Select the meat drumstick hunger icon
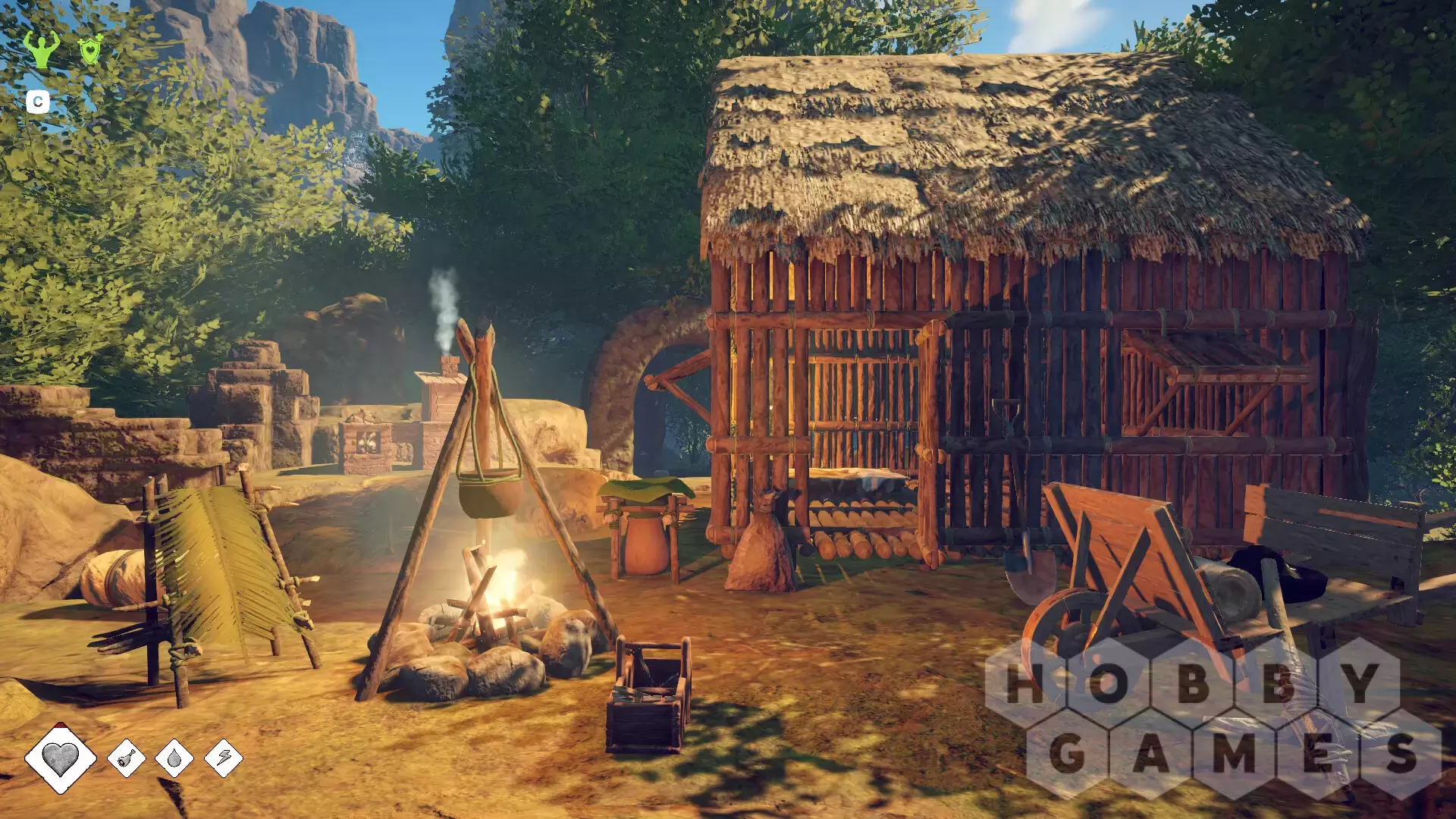Screen dimensions: 1456x819 click(127, 758)
